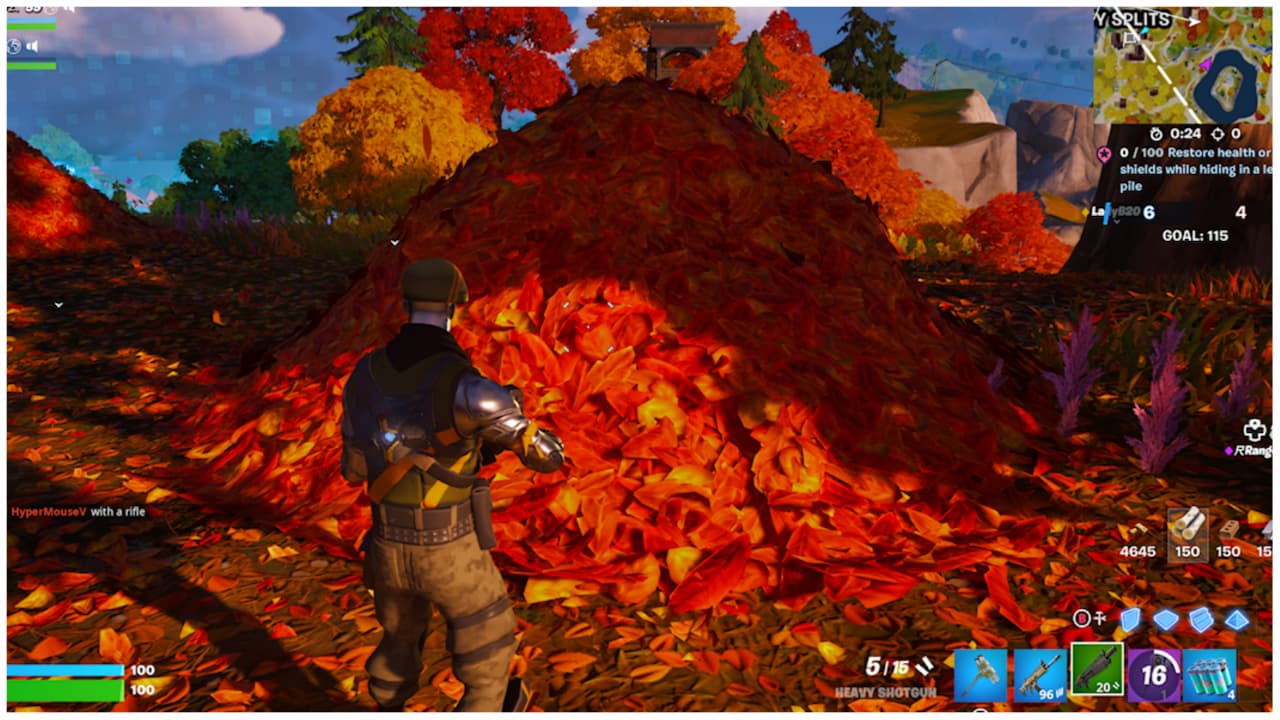Click the marker arrow on the minimap

click(1194, 22)
